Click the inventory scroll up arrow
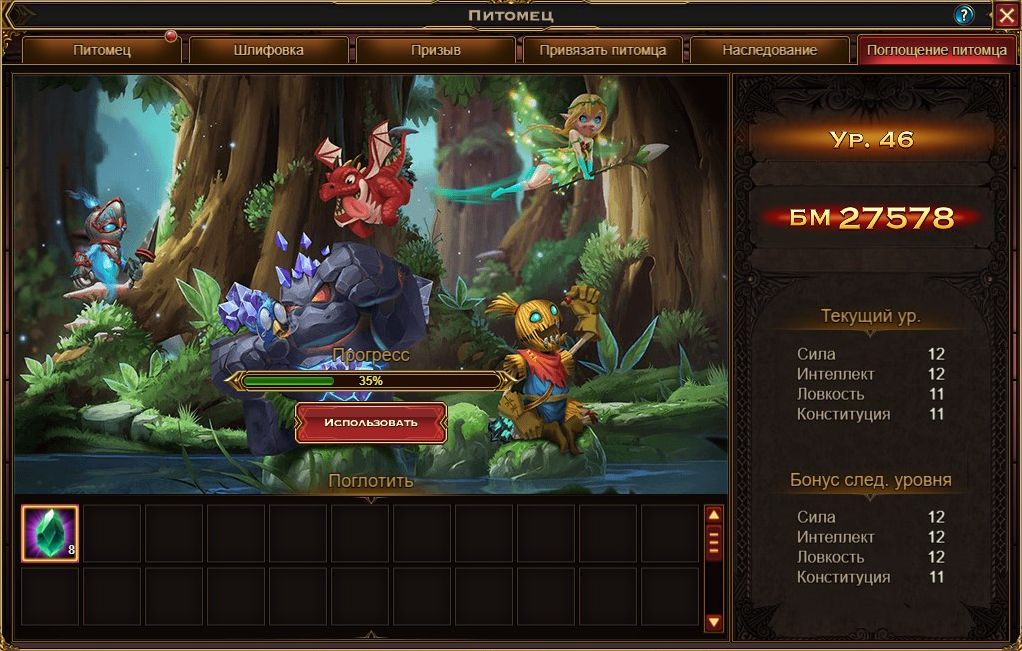This screenshot has height=651, width=1022. pyautogui.click(x=714, y=515)
